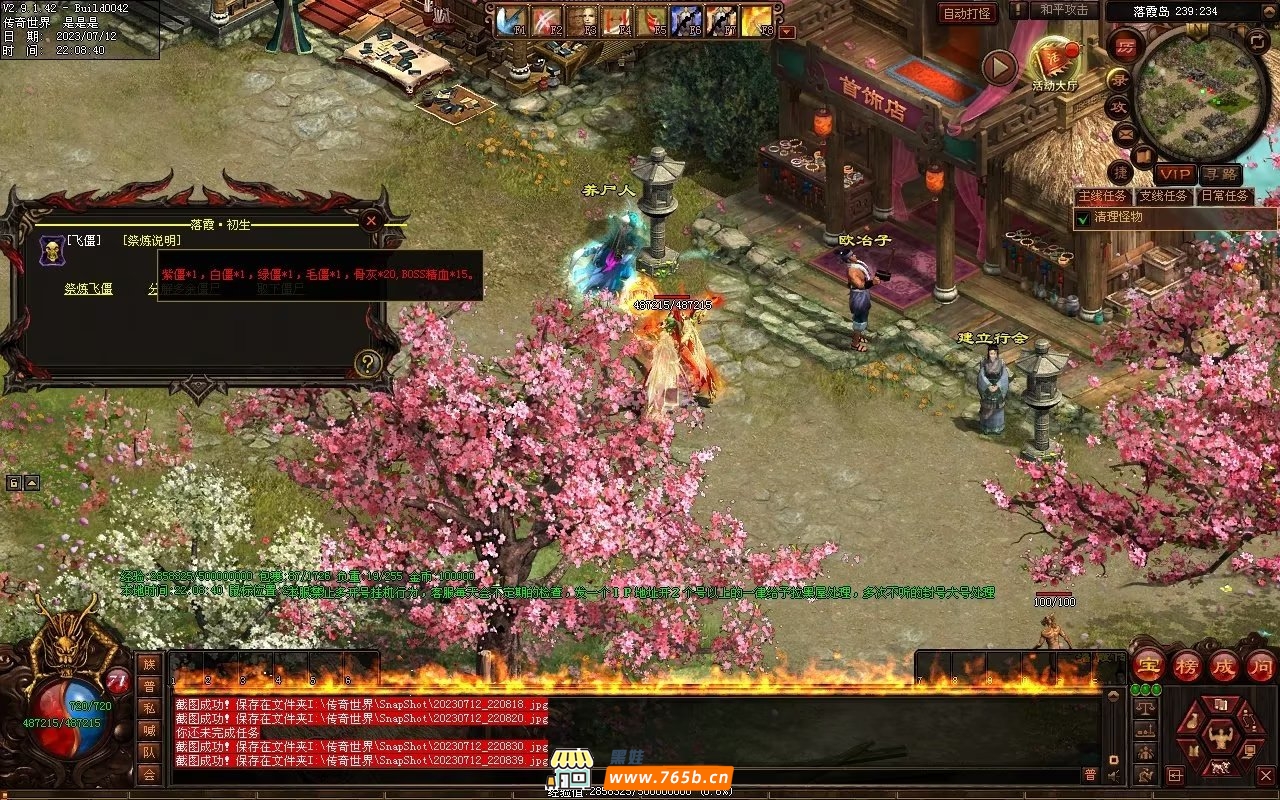Open the dialog's question mark help
Screen dimensions: 1280x800
(368, 363)
